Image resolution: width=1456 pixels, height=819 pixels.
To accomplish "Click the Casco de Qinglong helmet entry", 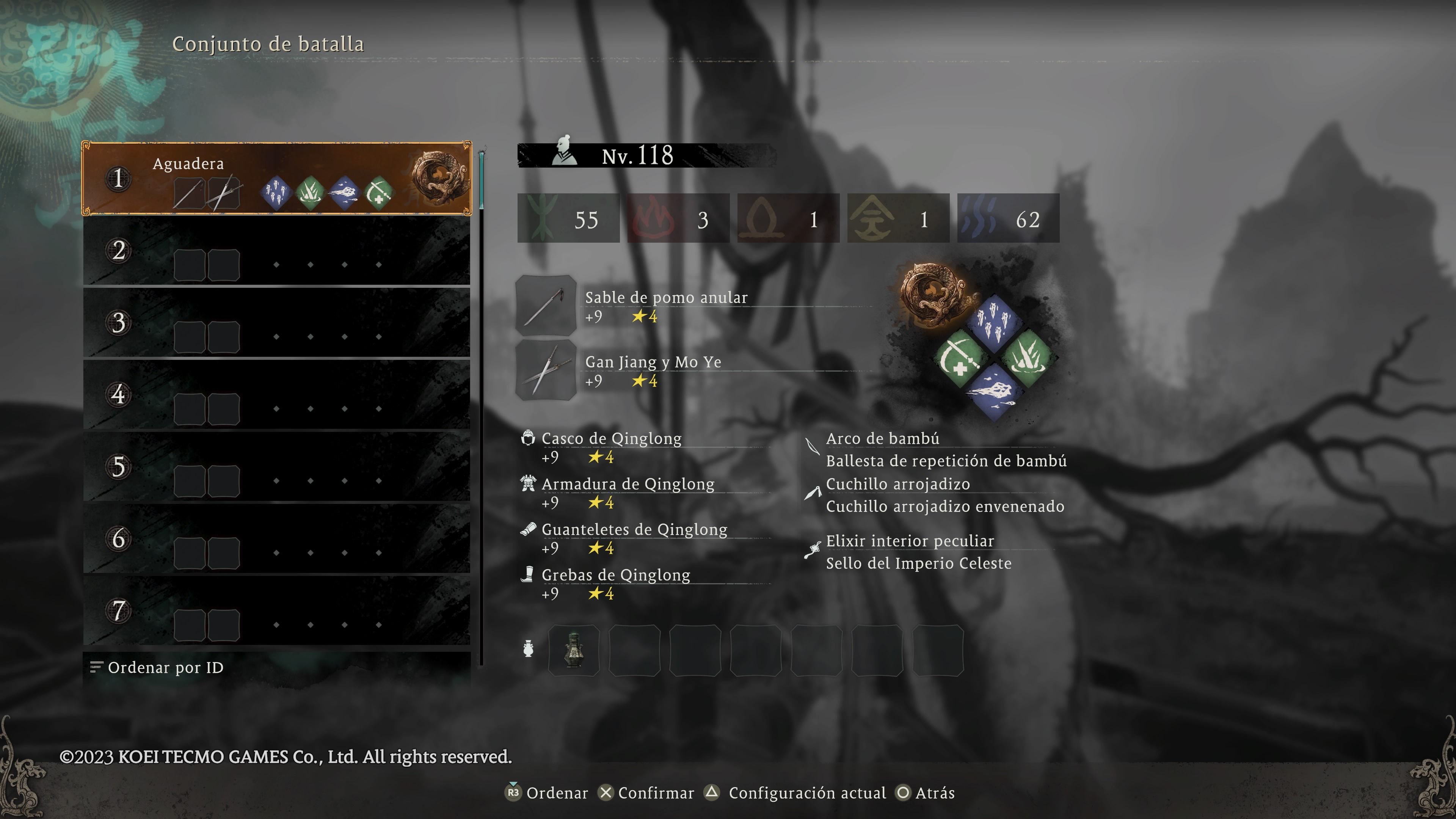I will [611, 439].
